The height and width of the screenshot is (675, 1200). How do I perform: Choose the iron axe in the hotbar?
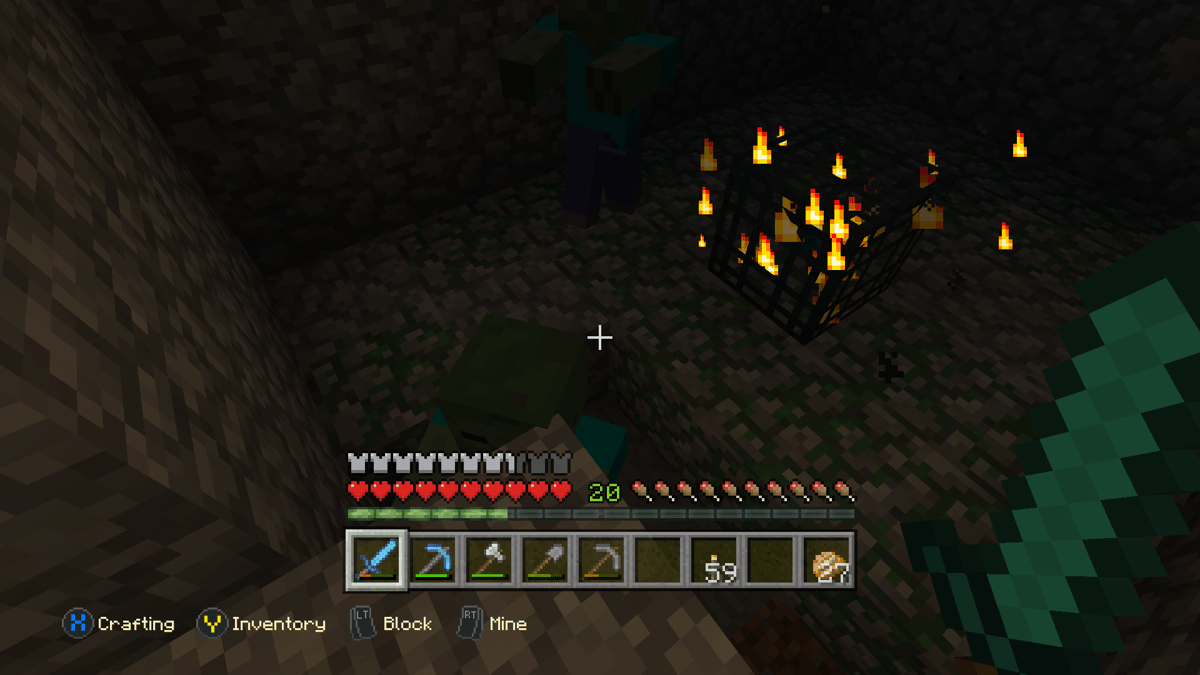490,560
